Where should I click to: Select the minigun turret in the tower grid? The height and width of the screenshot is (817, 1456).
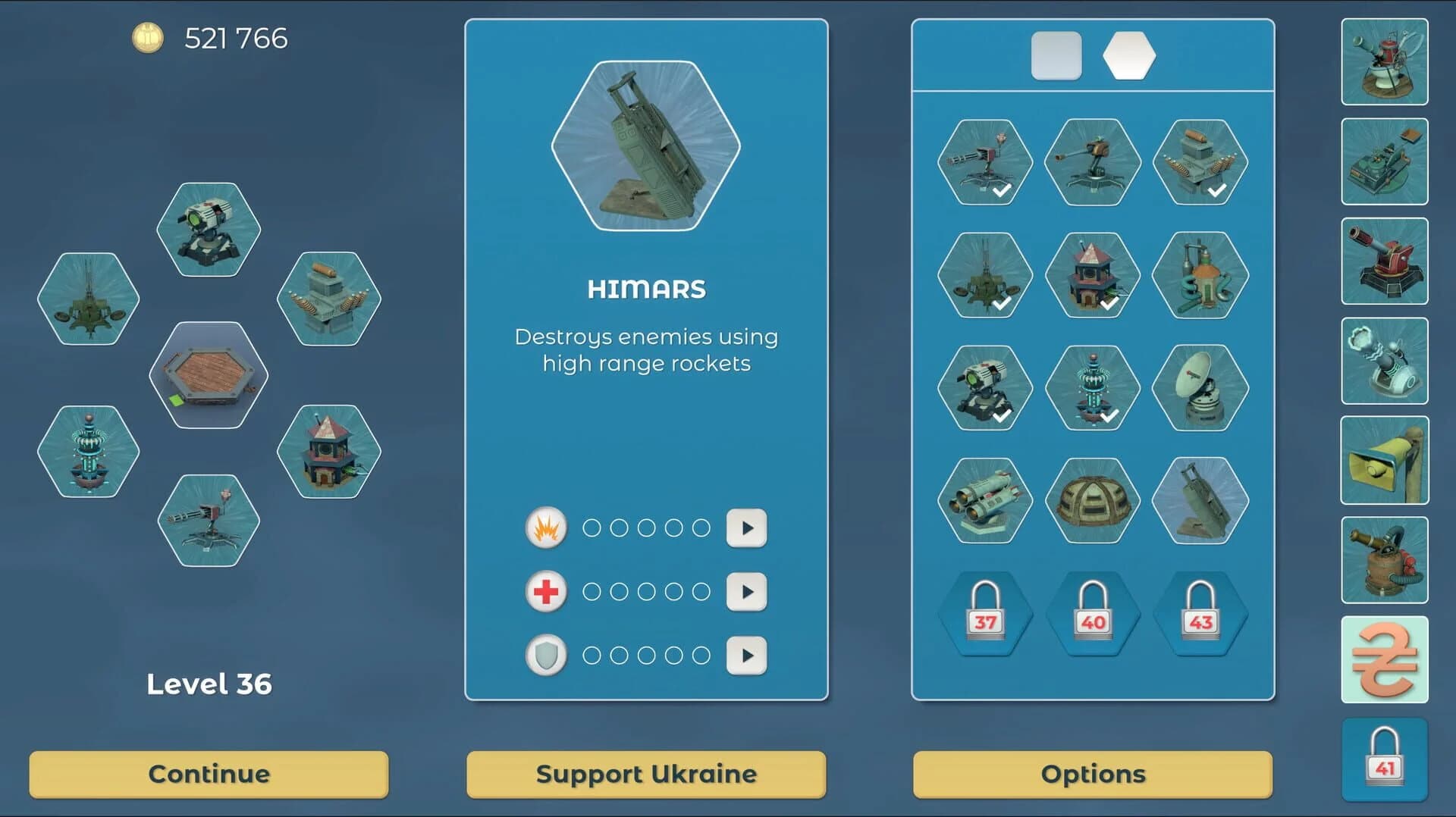986,163
